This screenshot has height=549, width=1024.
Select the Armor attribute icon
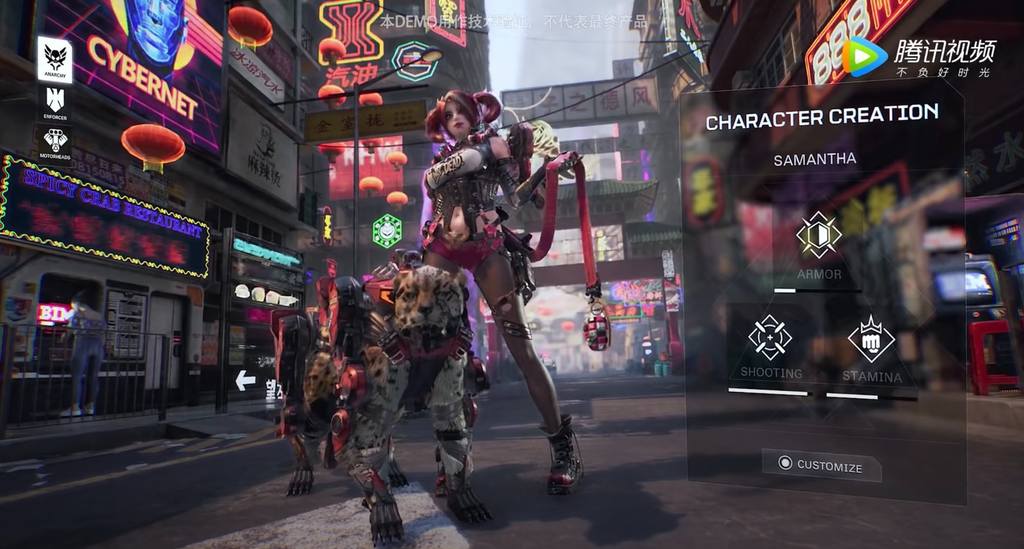pyautogui.click(x=819, y=235)
